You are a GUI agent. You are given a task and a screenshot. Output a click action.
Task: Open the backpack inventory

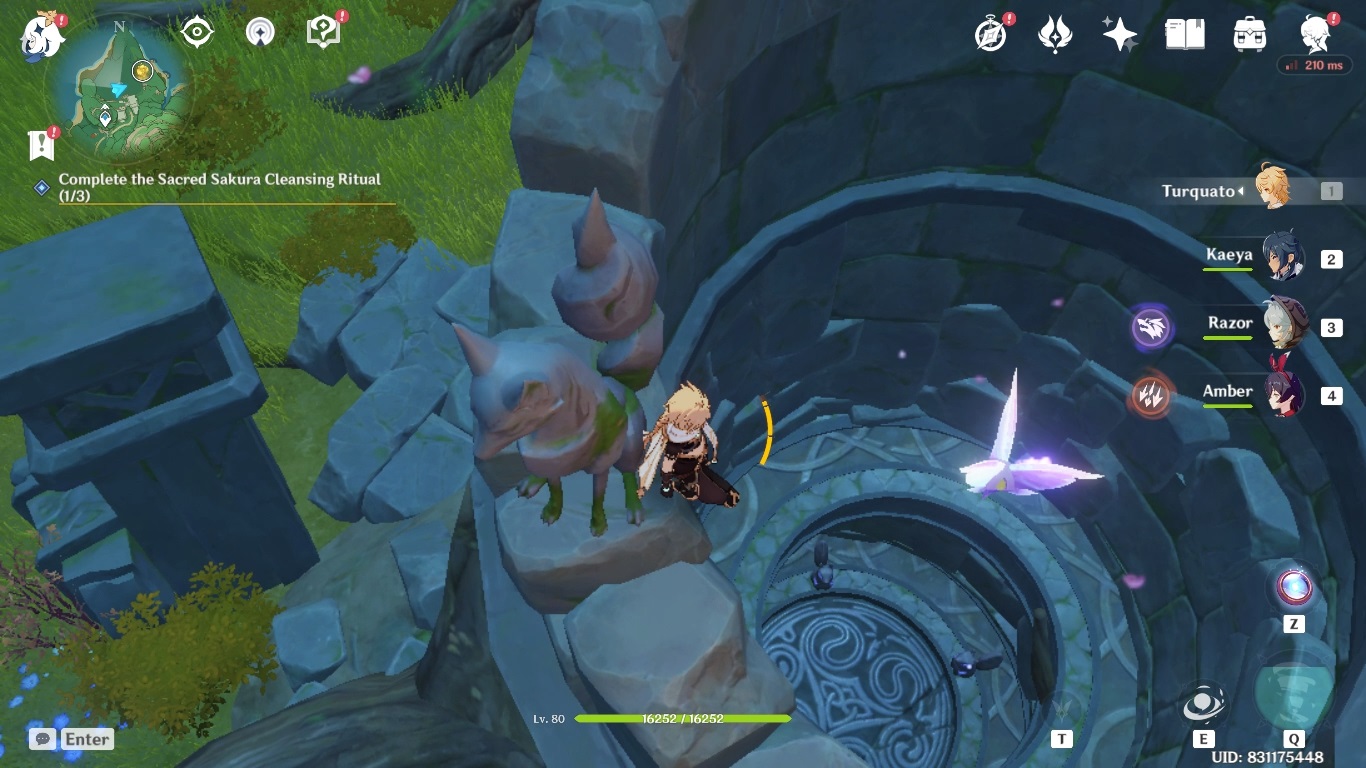1249,35
